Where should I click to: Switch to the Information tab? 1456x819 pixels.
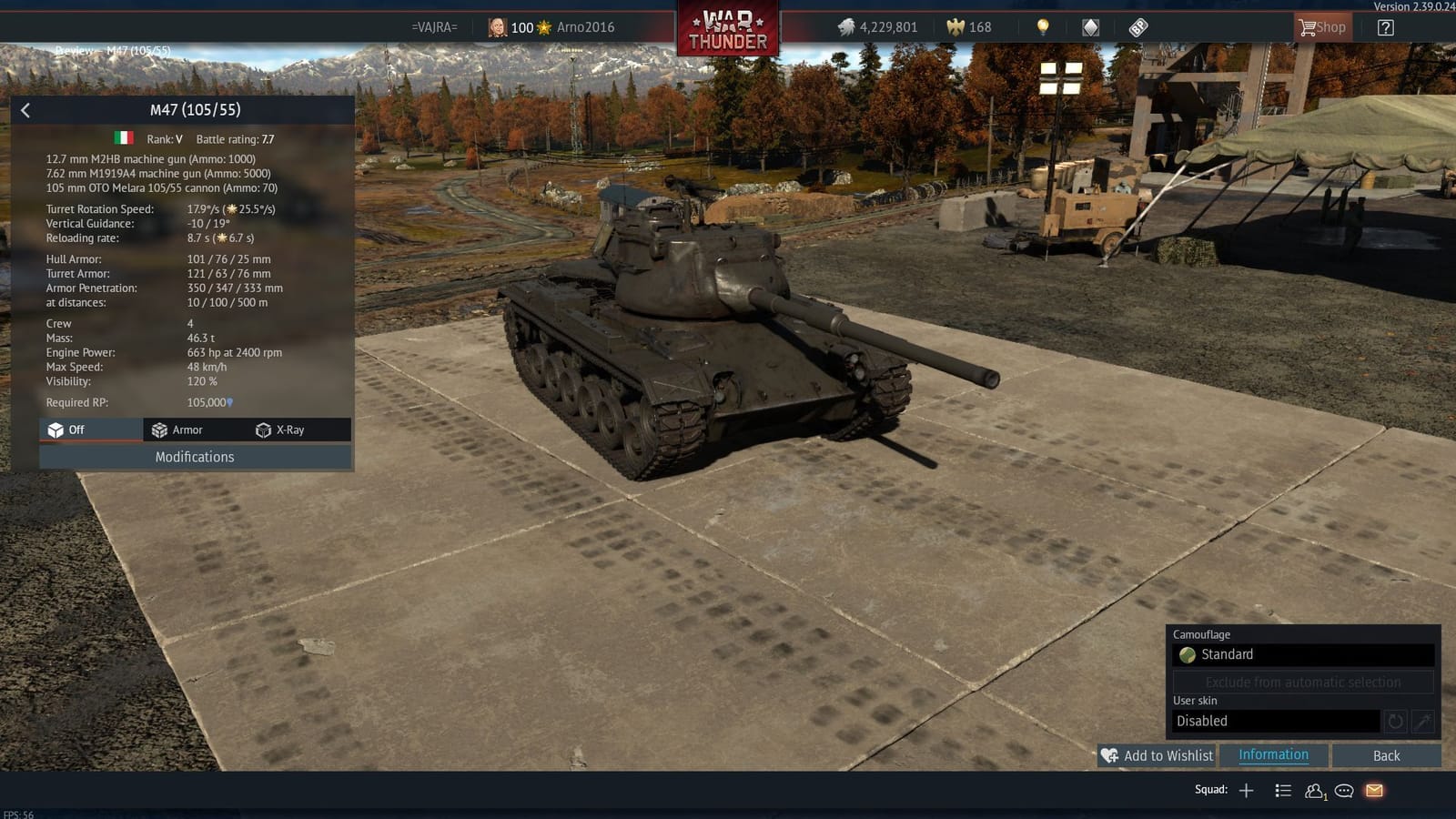pyautogui.click(x=1272, y=755)
